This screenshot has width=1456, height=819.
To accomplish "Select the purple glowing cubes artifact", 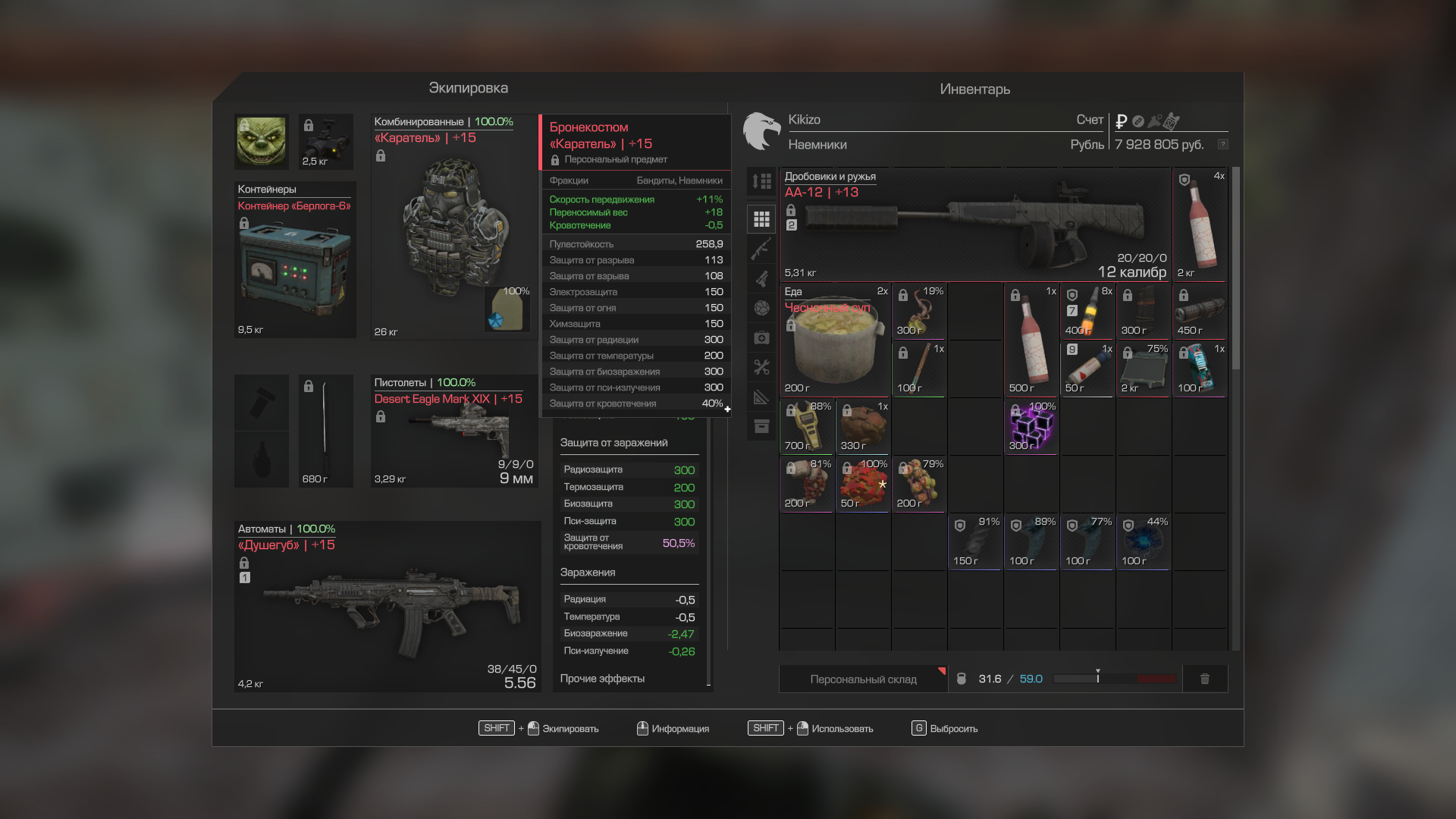I will 1031,427.
